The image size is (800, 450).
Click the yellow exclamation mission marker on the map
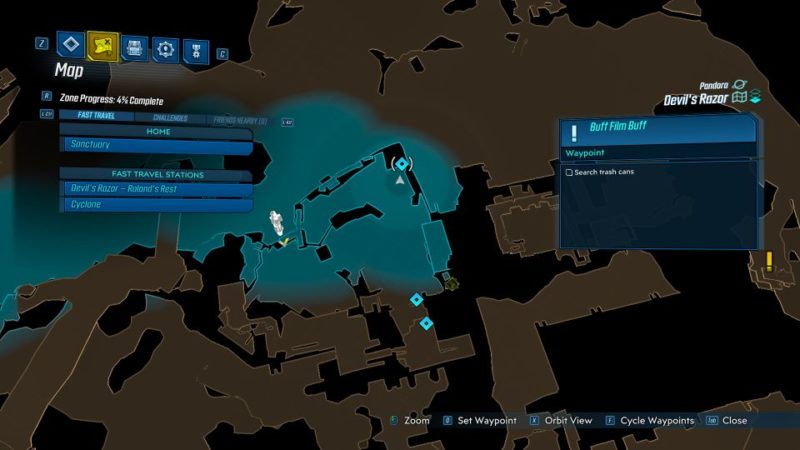pyautogui.click(x=768, y=262)
